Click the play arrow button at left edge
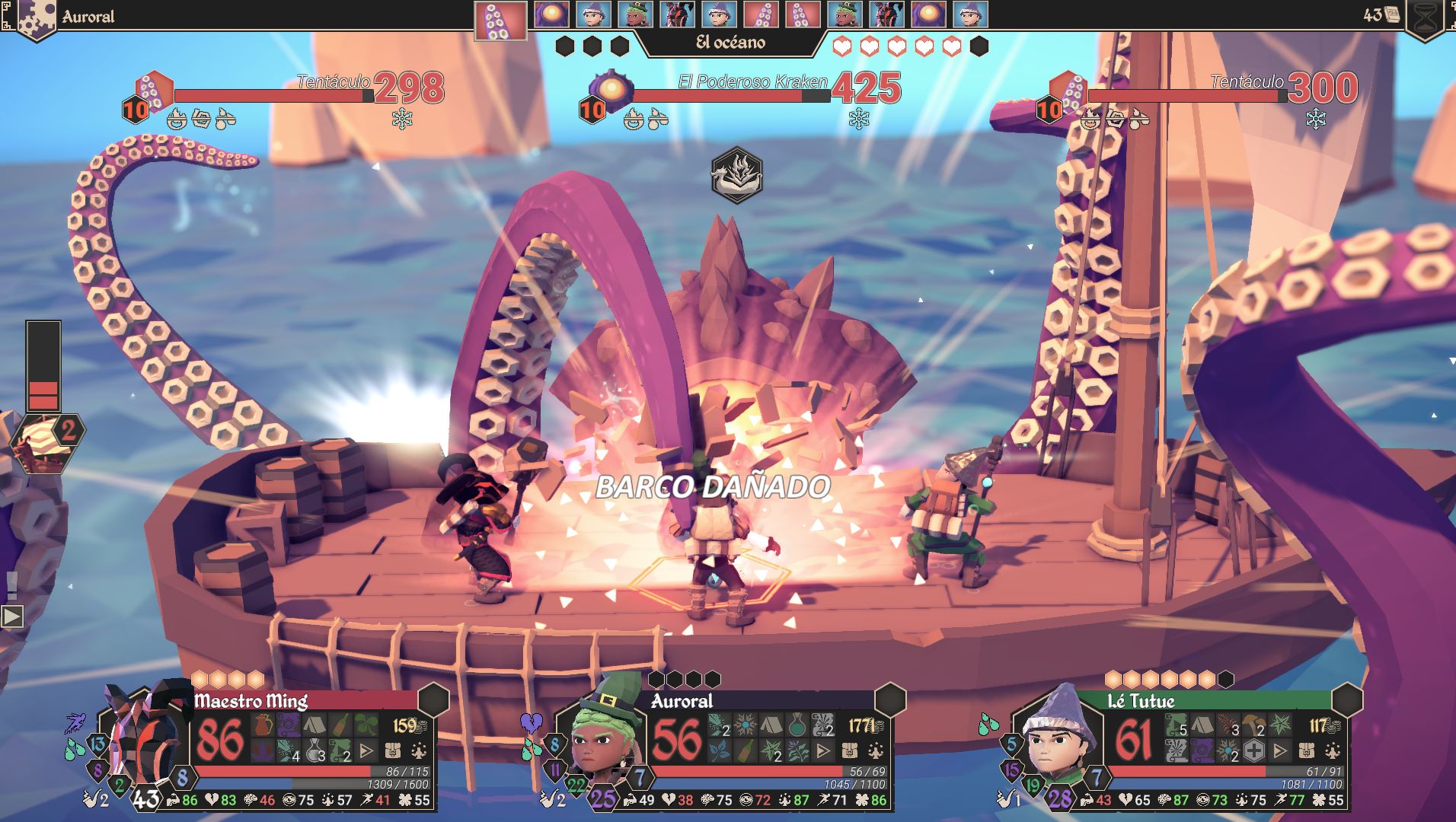 click(12, 616)
